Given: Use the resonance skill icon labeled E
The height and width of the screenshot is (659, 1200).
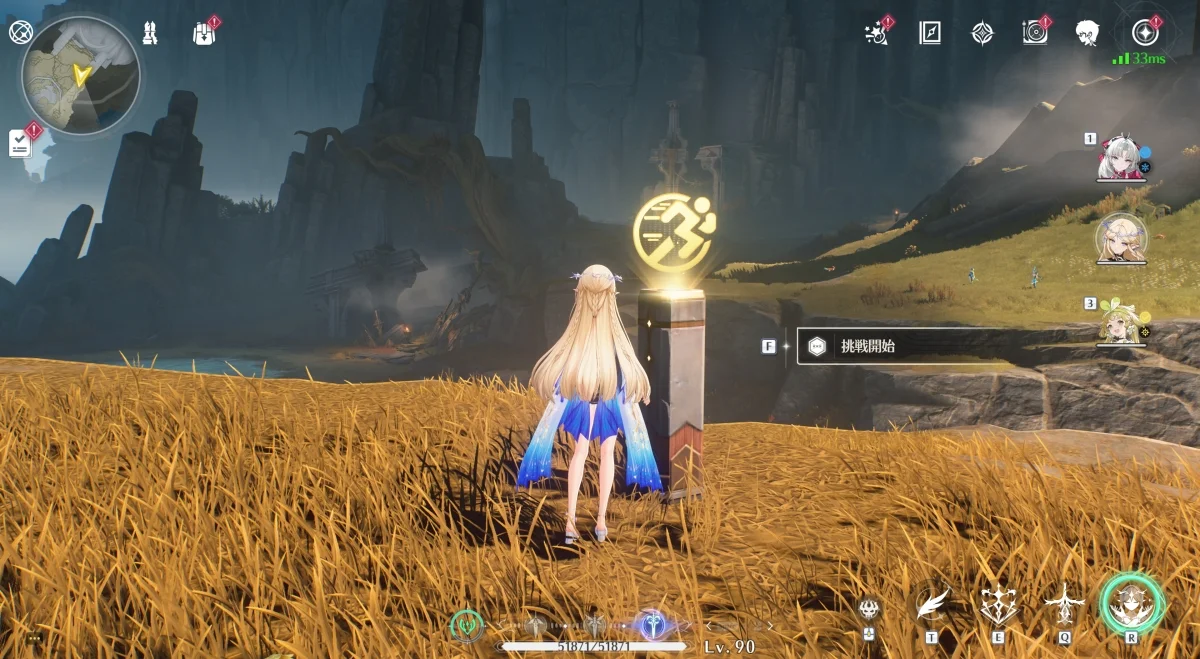Looking at the screenshot, I should 999,603.
